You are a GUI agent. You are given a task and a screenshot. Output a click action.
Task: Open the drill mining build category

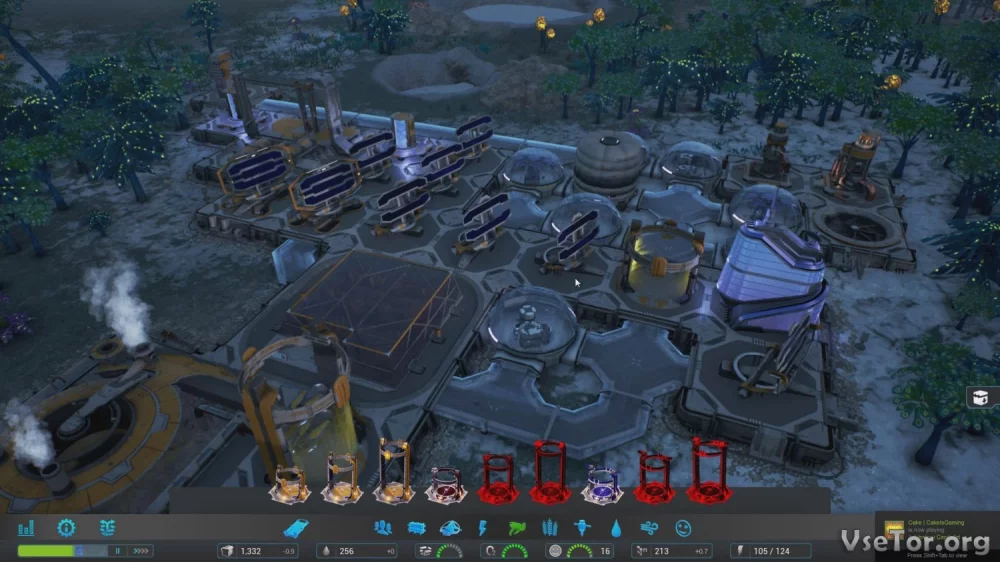(582, 527)
